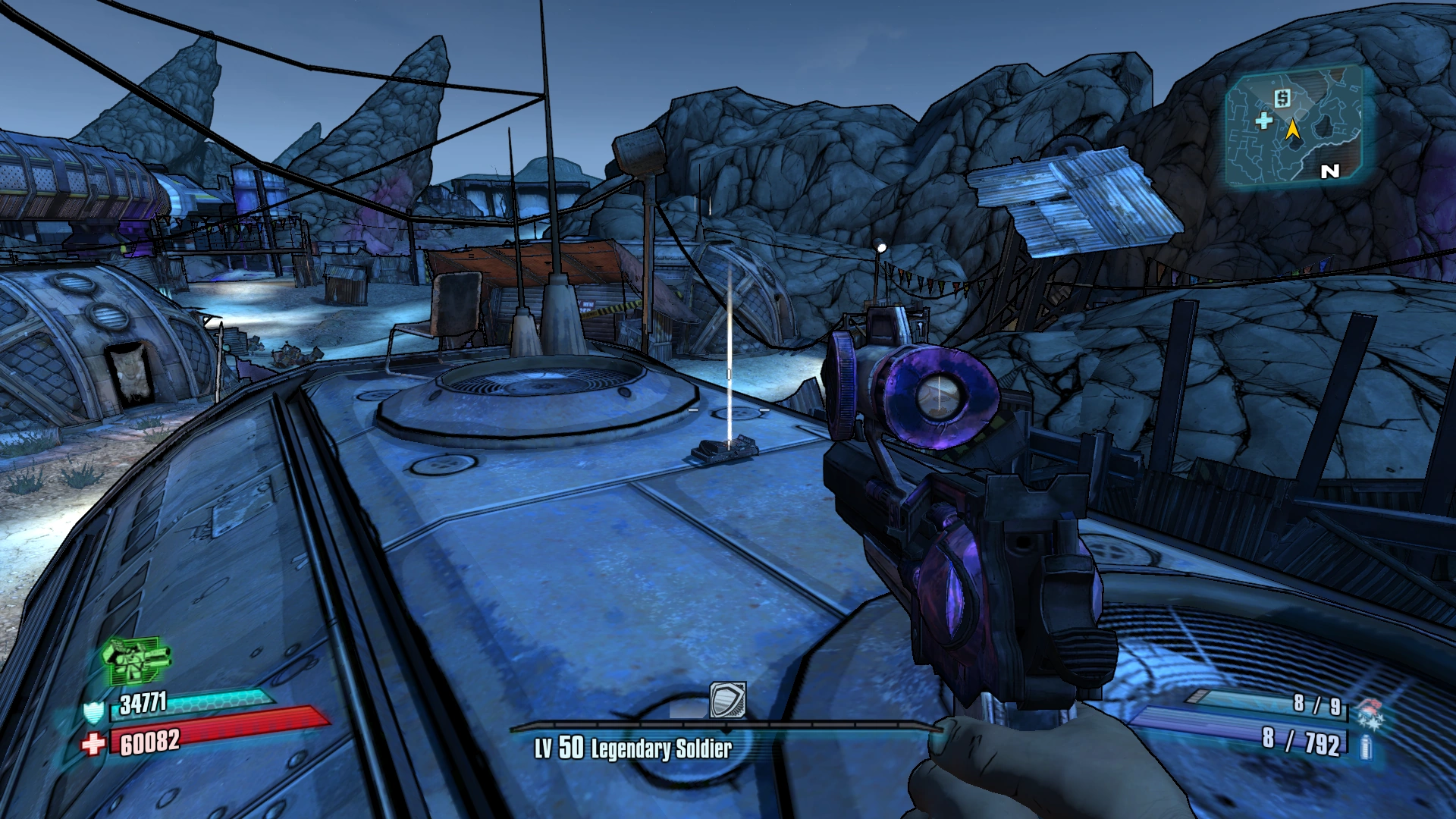This screenshot has width=1456, height=819.
Task: Click the minimap in the corner
Action: [1295, 127]
